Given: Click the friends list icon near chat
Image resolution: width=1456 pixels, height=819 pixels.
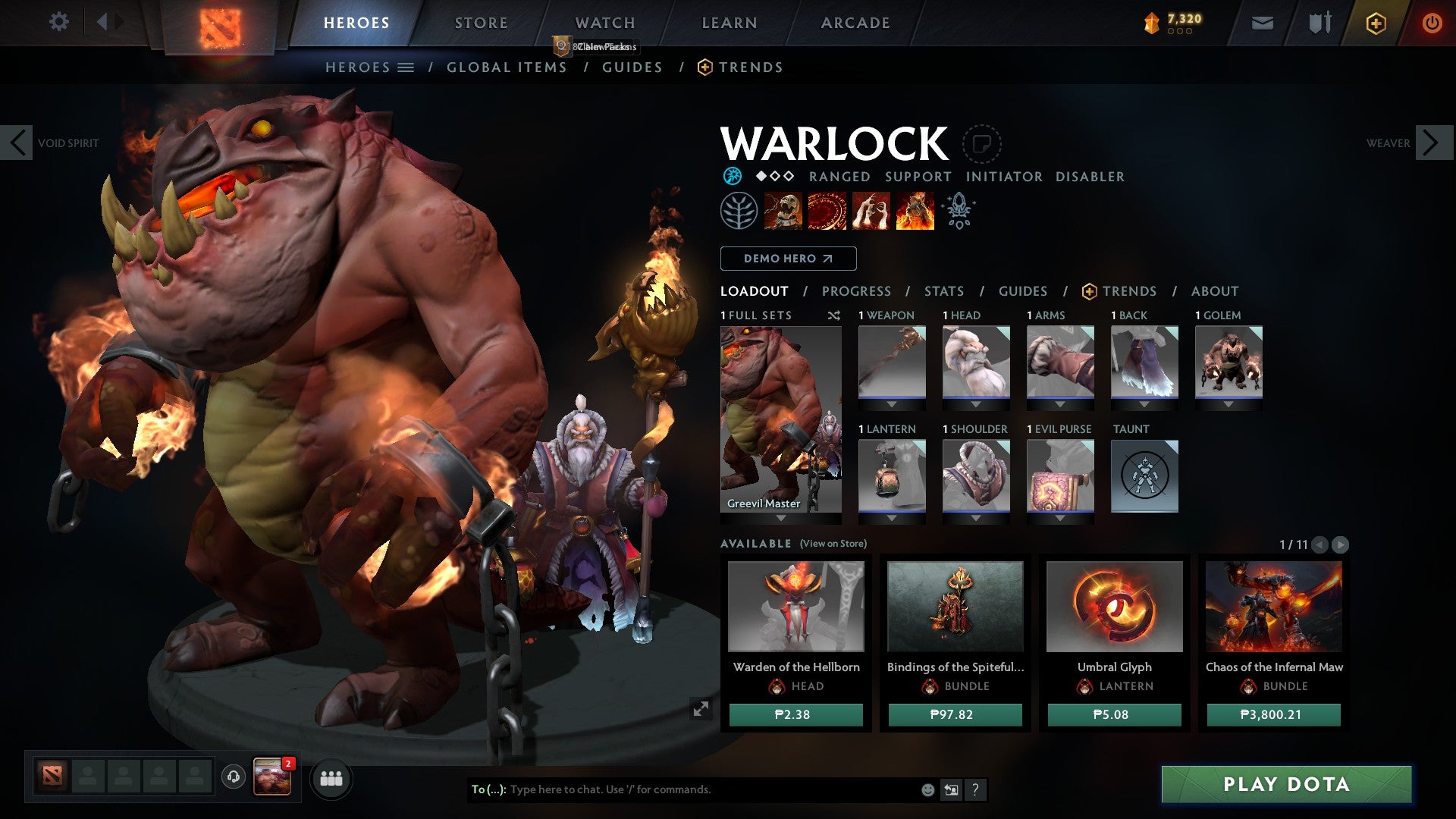Looking at the screenshot, I should [x=331, y=778].
